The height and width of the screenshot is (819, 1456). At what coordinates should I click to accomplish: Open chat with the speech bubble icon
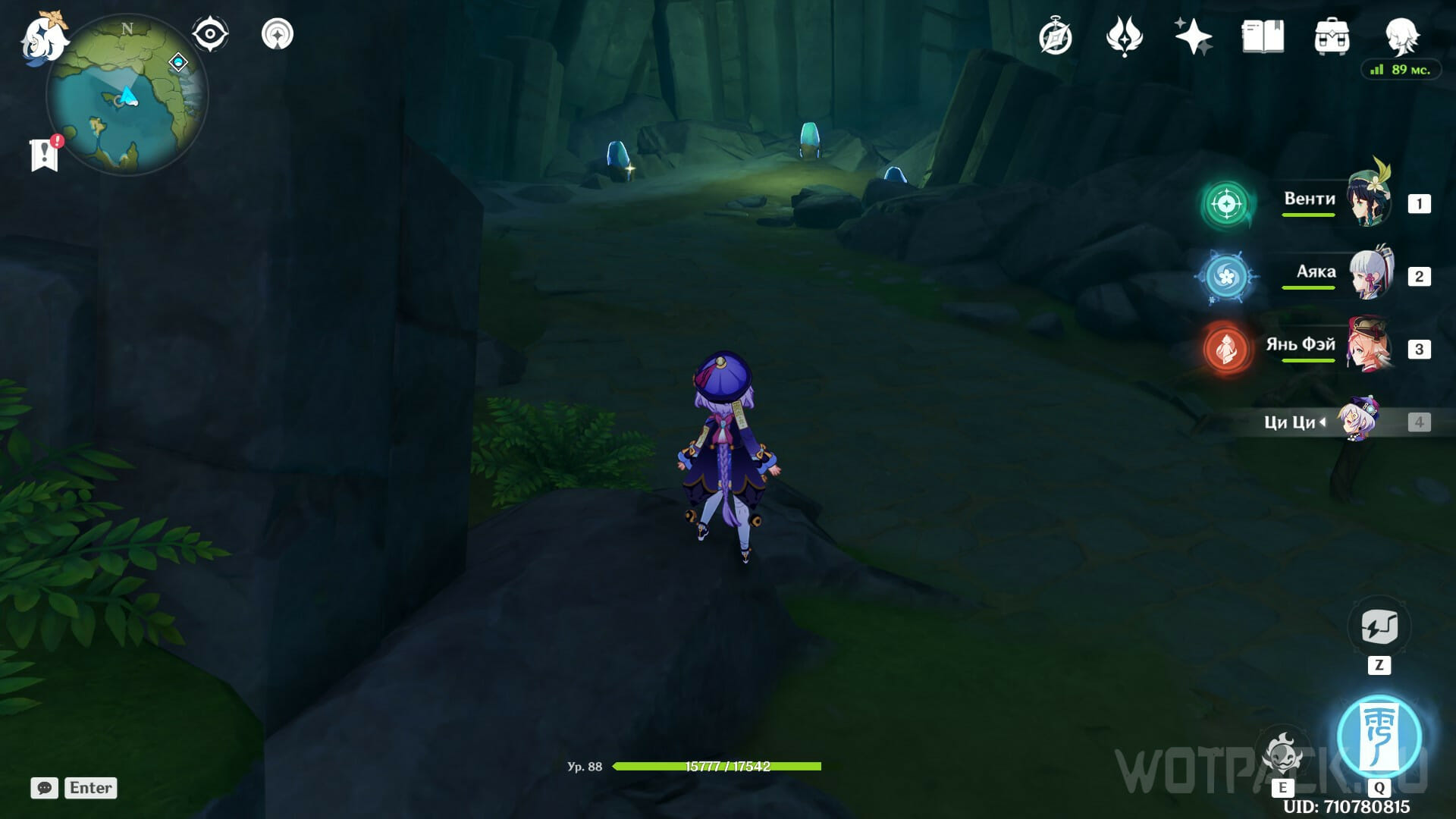pos(45,788)
